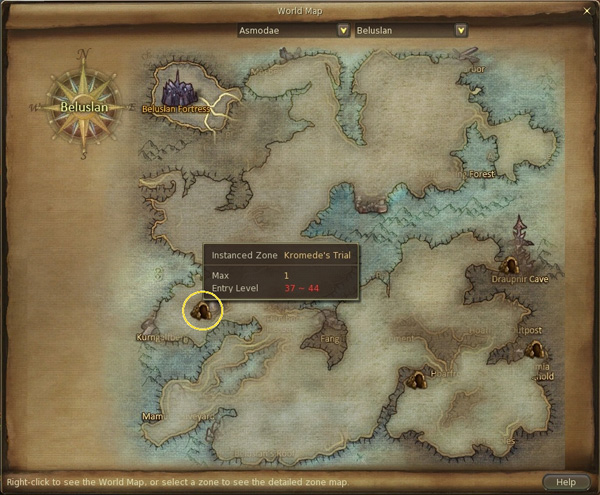Choose the cave icon beside Alquimia Stronghold

tap(535, 350)
